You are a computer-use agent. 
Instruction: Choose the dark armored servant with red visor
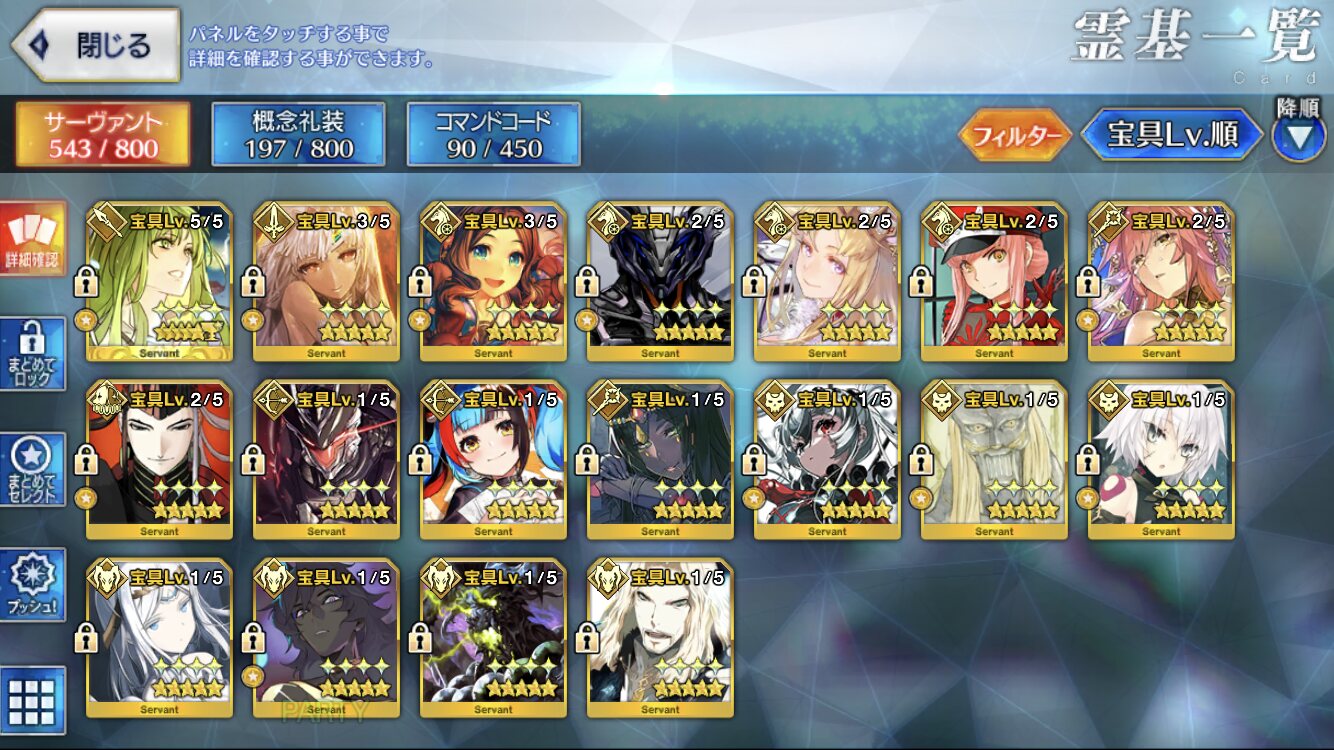327,460
